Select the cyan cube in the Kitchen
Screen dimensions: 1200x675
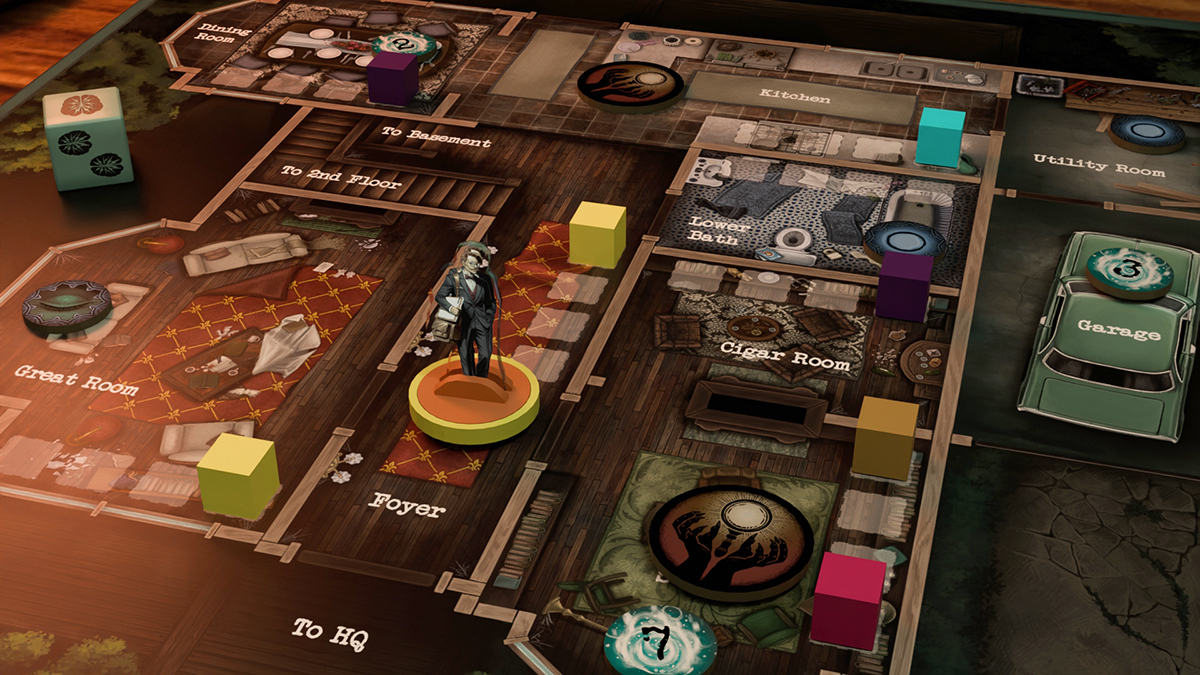[940, 138]
